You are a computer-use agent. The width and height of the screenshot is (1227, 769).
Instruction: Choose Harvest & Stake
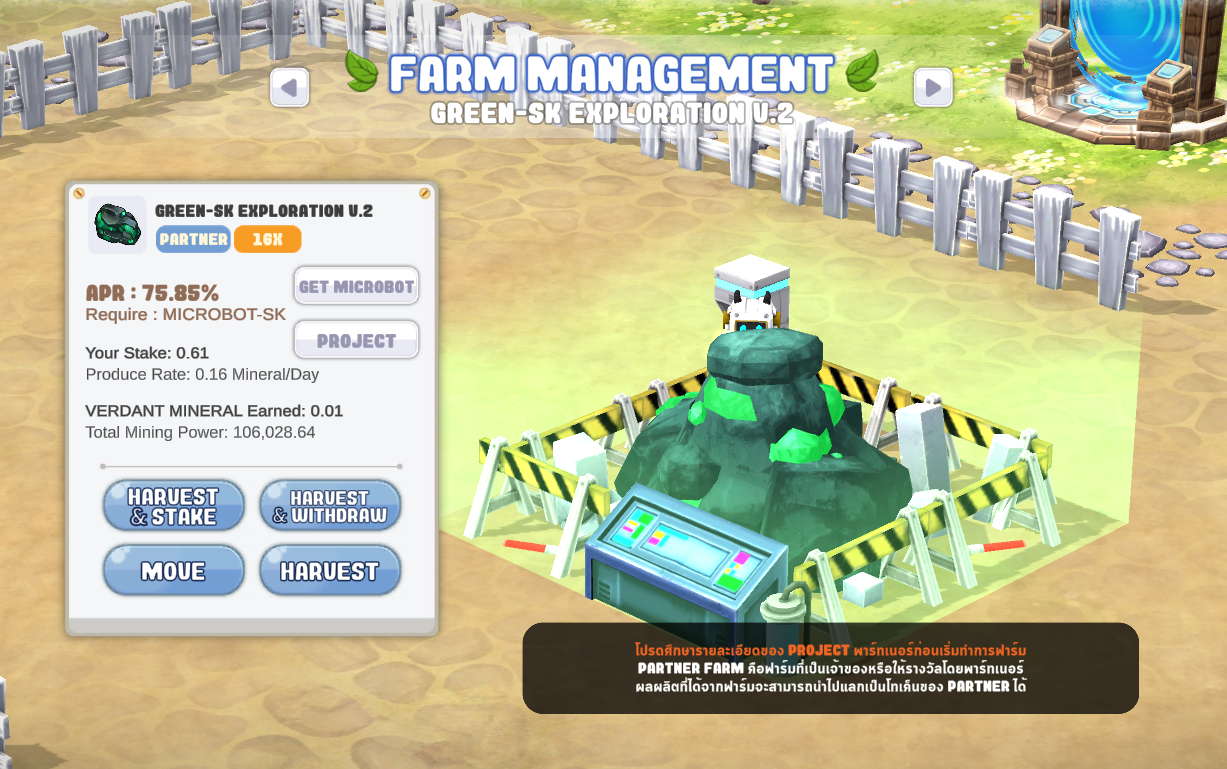coord(173,506)
